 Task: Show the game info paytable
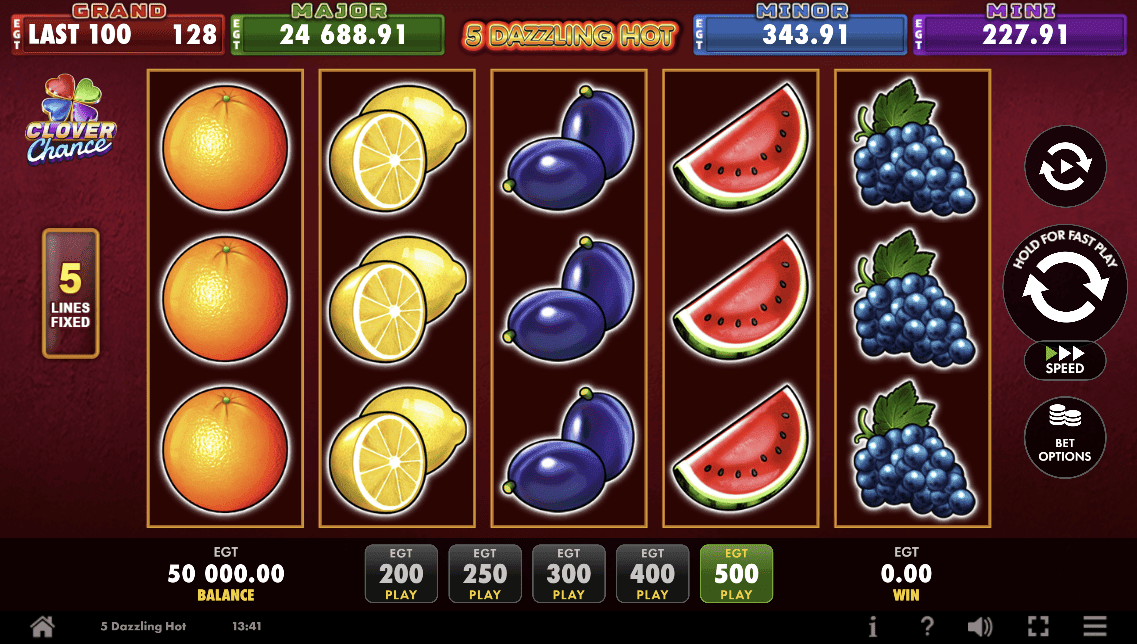(x=873, y=627)
